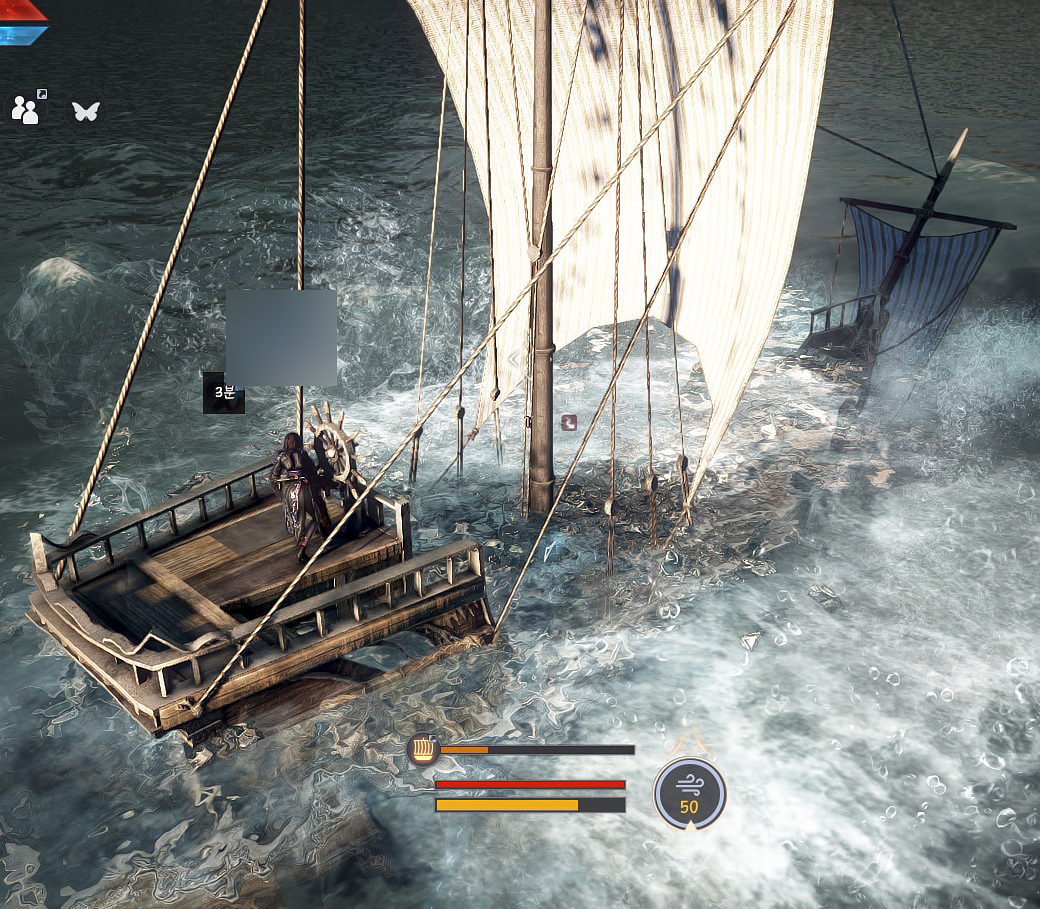This screenshot has width=1040, height=909.
Task: Select the buff icon labeled 3분
Action: (224, 393)
